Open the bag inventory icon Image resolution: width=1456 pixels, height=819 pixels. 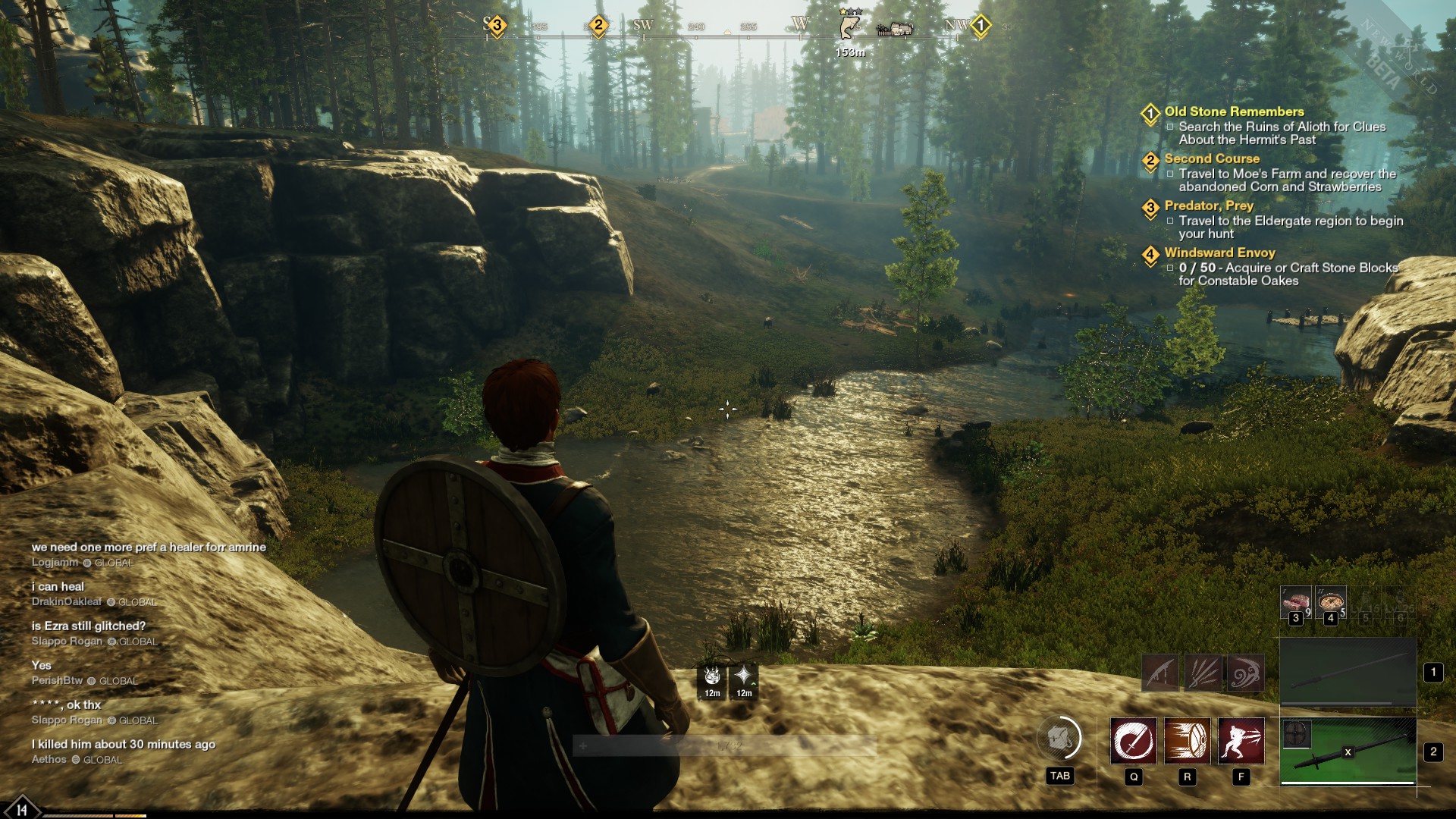1059,738
